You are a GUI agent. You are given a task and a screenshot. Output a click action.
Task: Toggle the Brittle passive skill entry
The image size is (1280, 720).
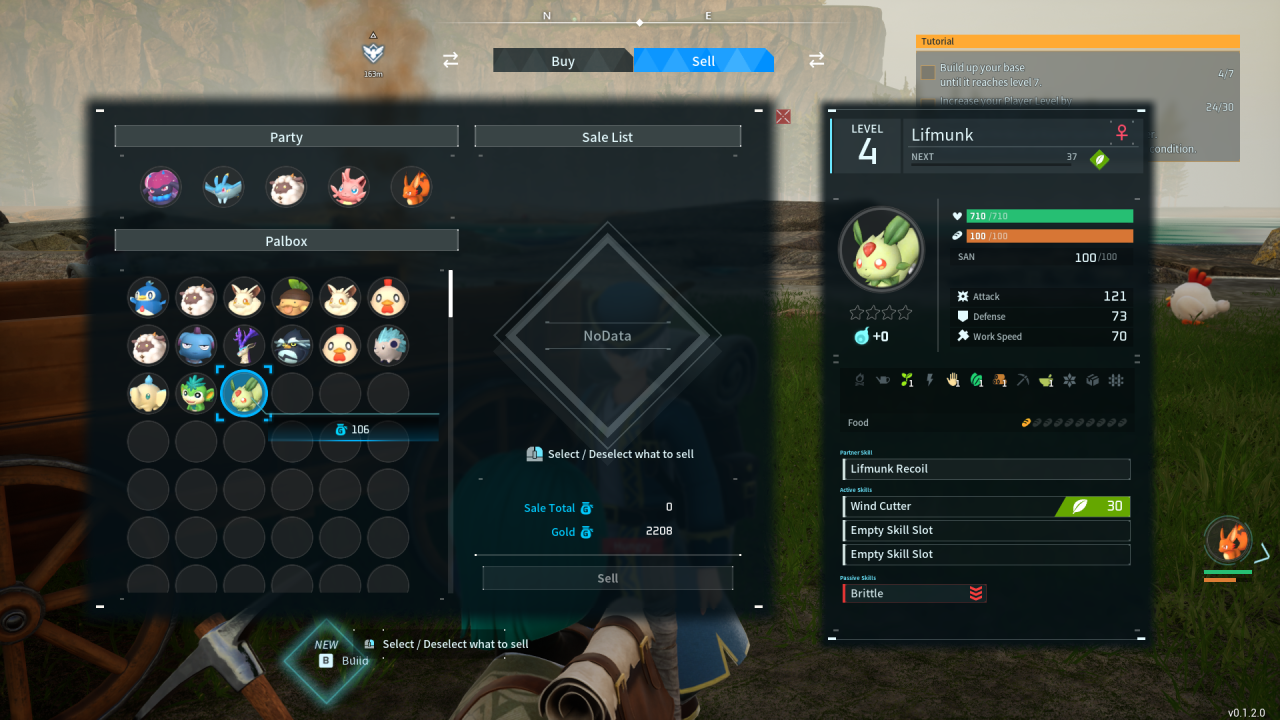[x=913, y=593]
